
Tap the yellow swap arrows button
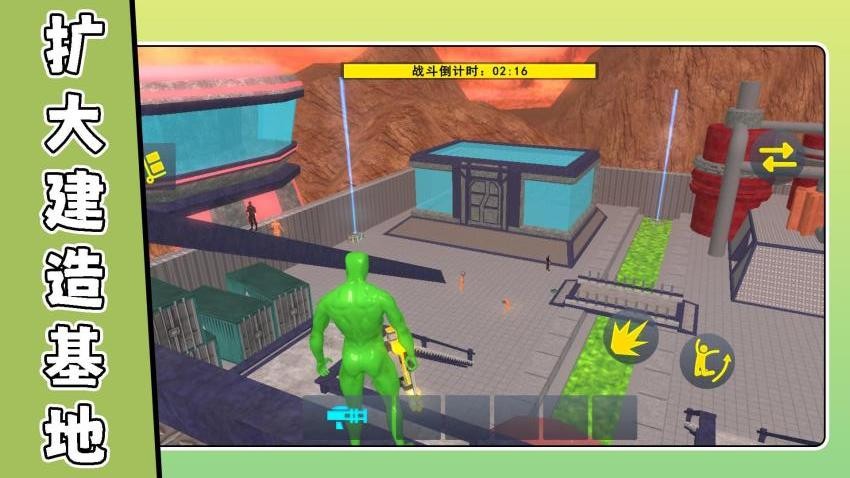click(777, 156)
